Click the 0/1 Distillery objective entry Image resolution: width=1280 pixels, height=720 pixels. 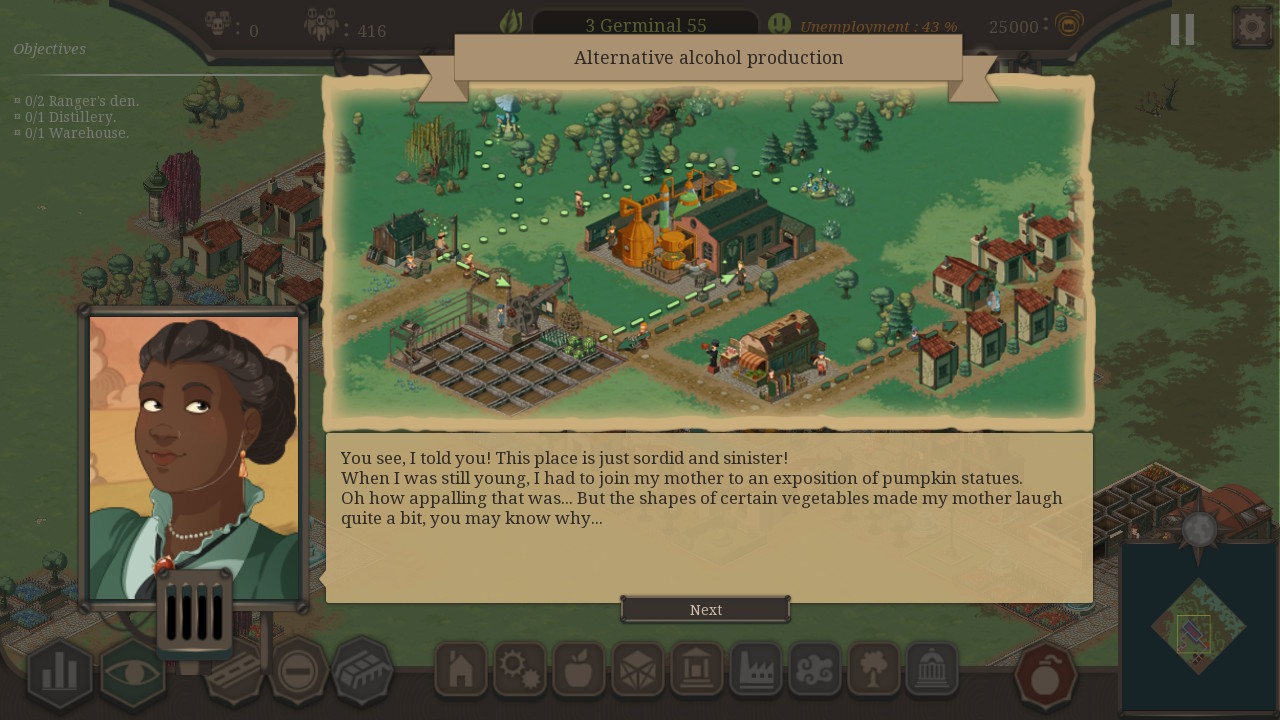[66, 117]
